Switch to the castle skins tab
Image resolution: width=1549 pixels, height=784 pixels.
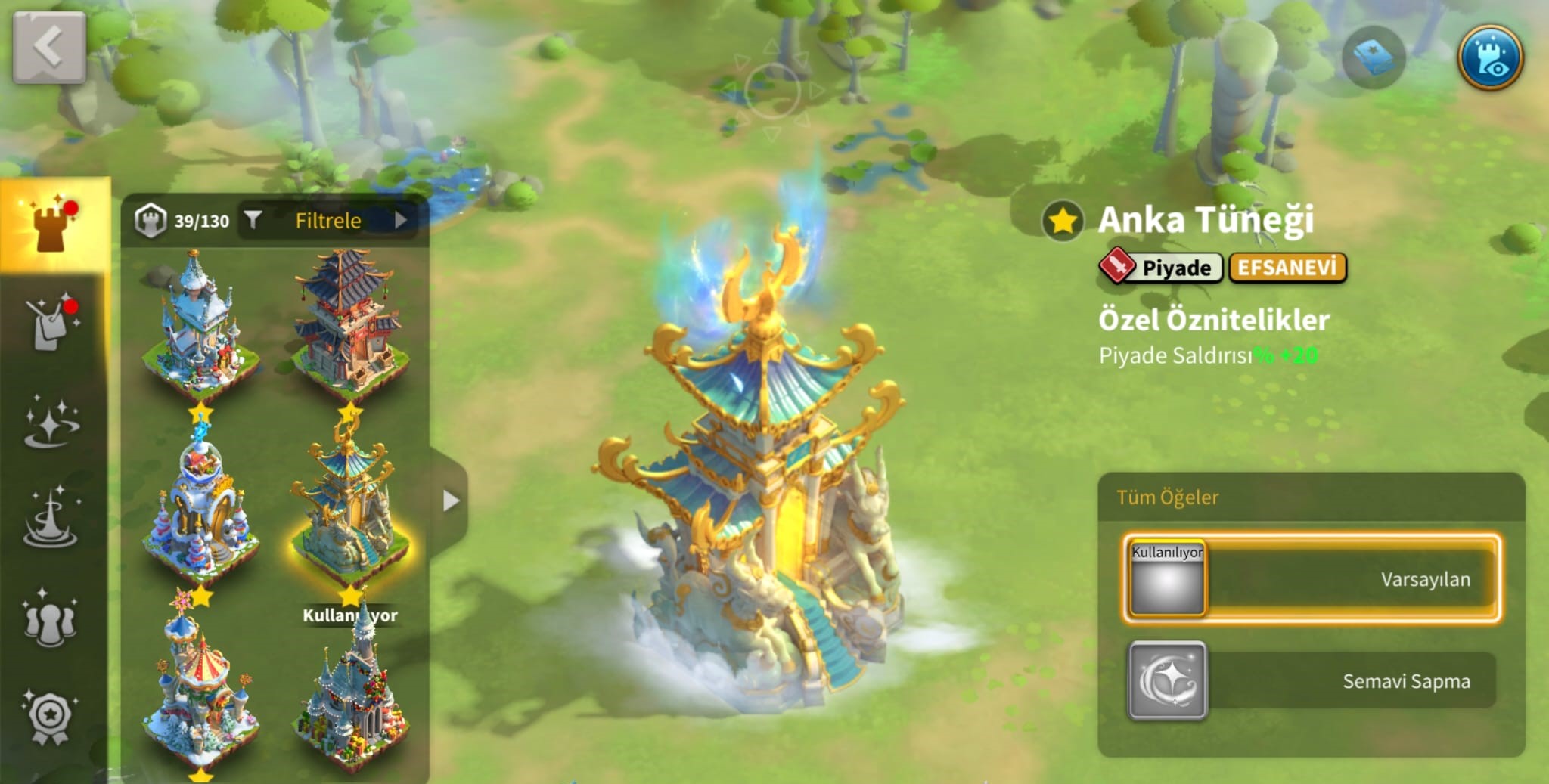tap(52, 224)
